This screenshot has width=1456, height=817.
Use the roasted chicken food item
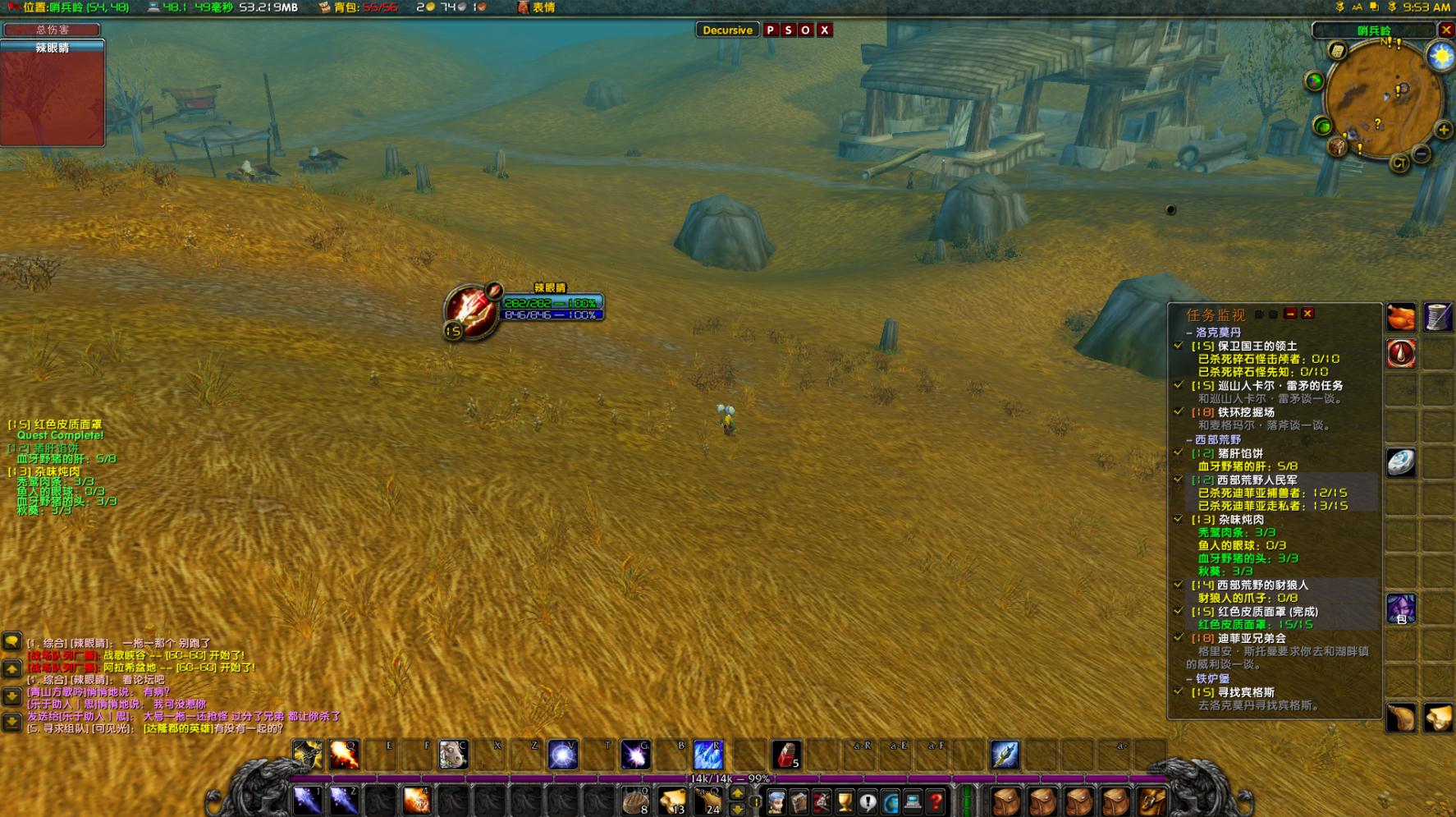pos(1401,317)
